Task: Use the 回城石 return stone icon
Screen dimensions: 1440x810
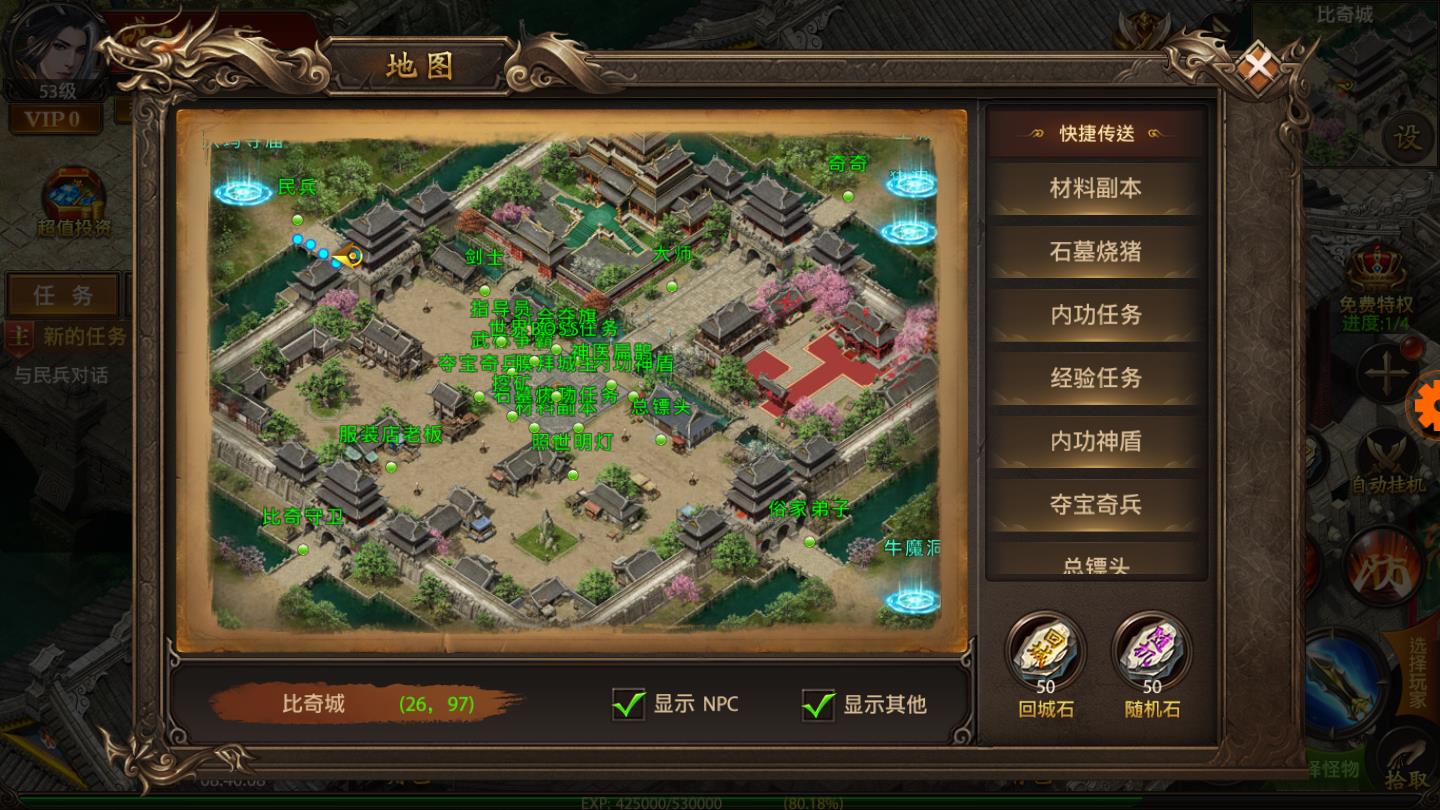Action: pos(1043,652)
